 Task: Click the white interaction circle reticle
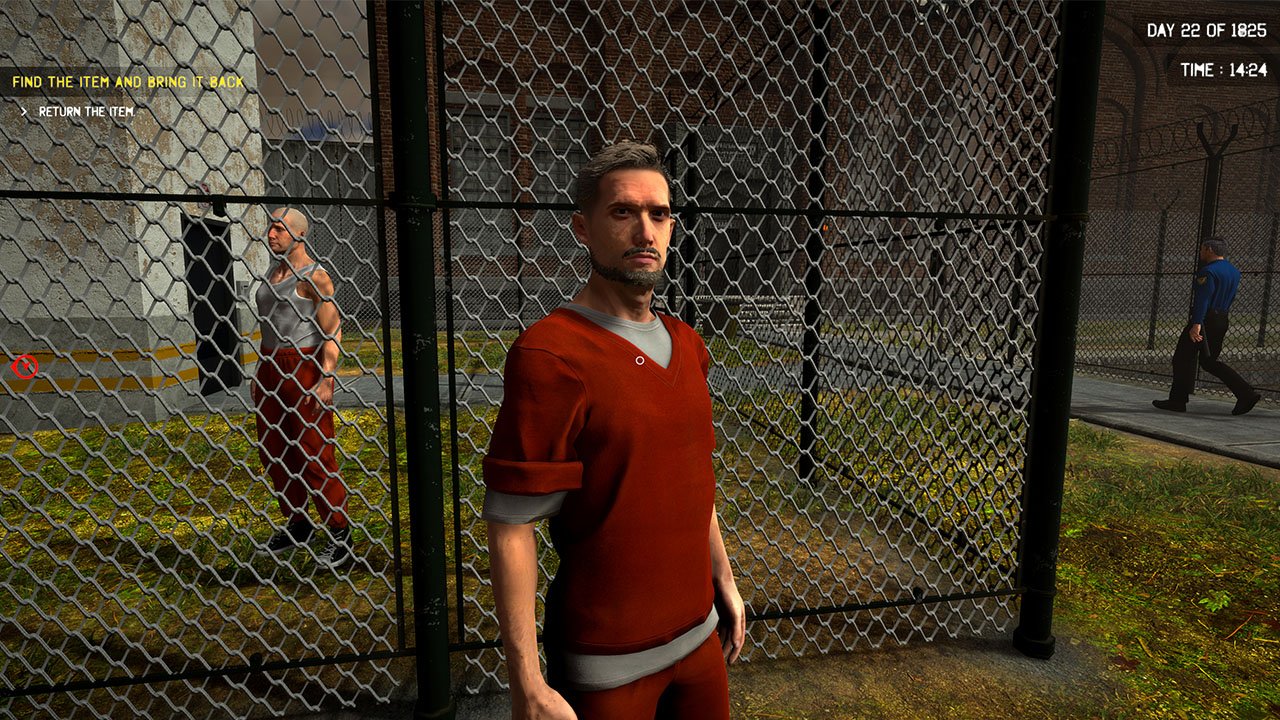coord(639,358)
